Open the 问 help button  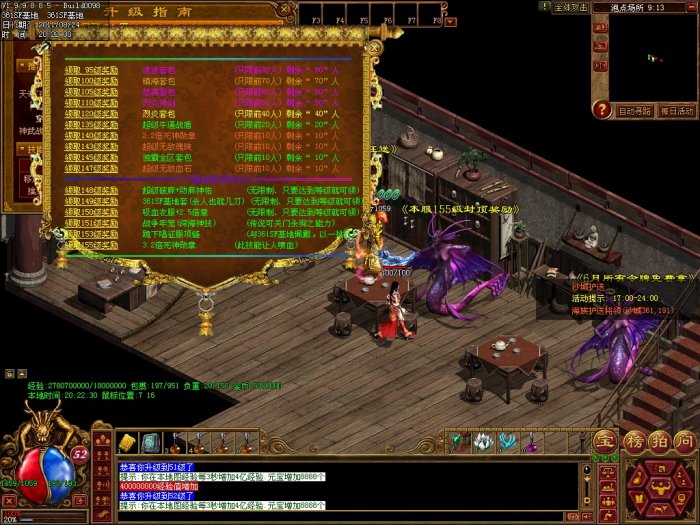[684, 441]
